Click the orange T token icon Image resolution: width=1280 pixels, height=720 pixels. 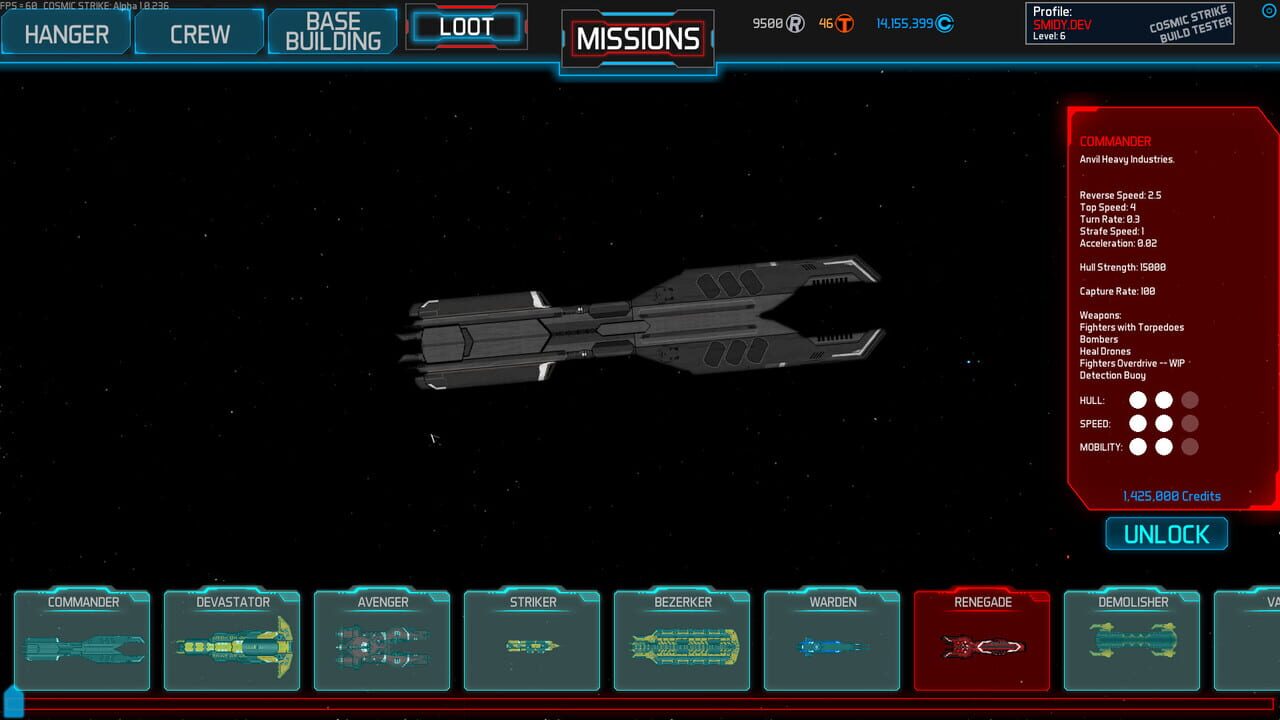[843, 22]
